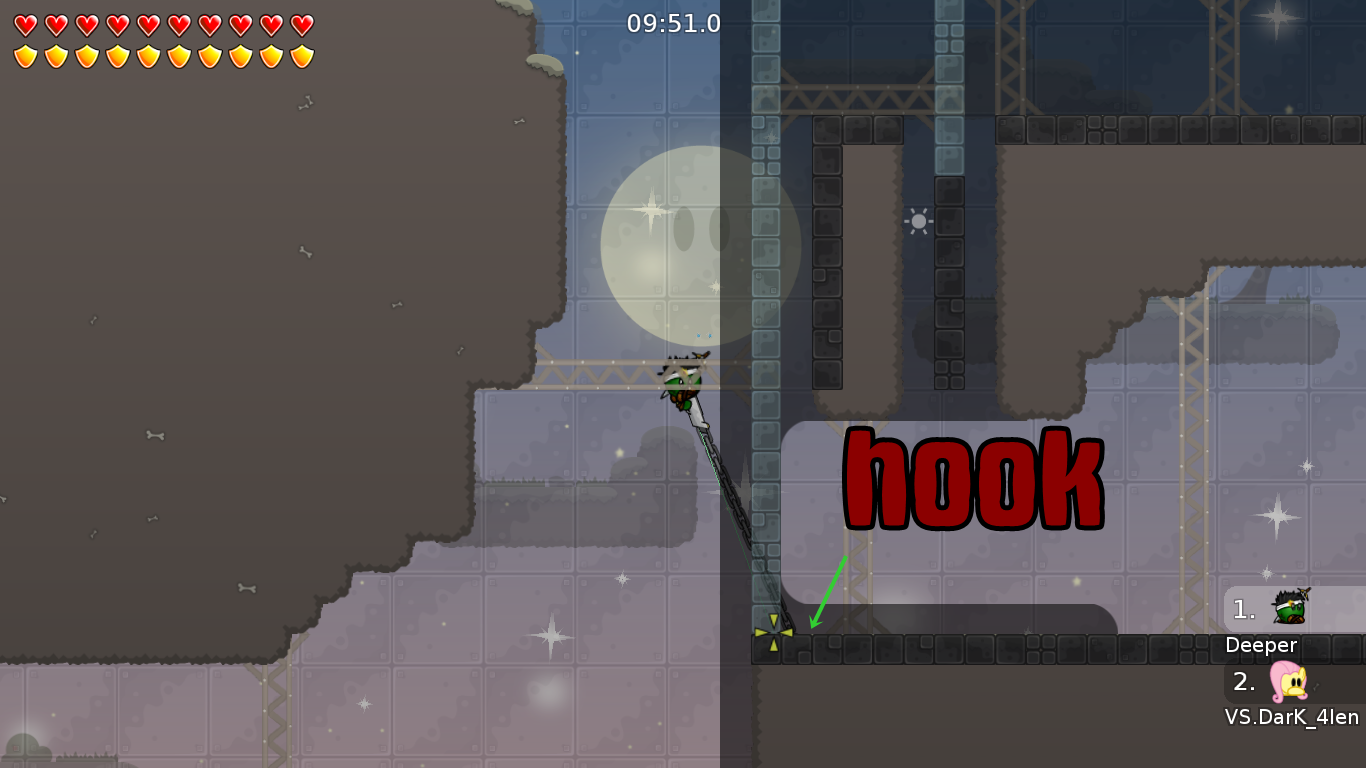
Task: Select the name 'Deeper' in the scoreboard
Action: 1261,645
